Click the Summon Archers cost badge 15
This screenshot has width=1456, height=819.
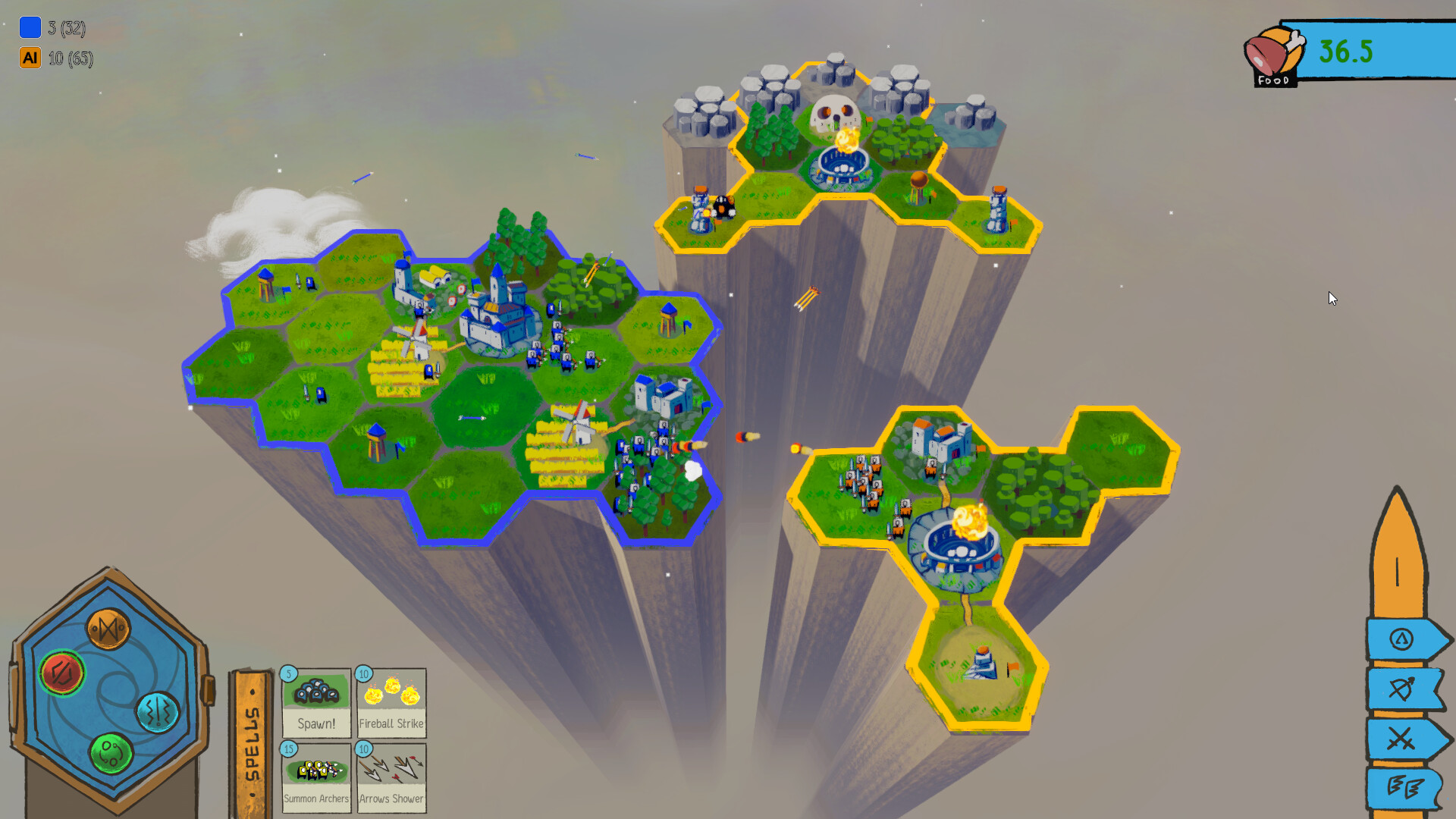click(288, 748)
